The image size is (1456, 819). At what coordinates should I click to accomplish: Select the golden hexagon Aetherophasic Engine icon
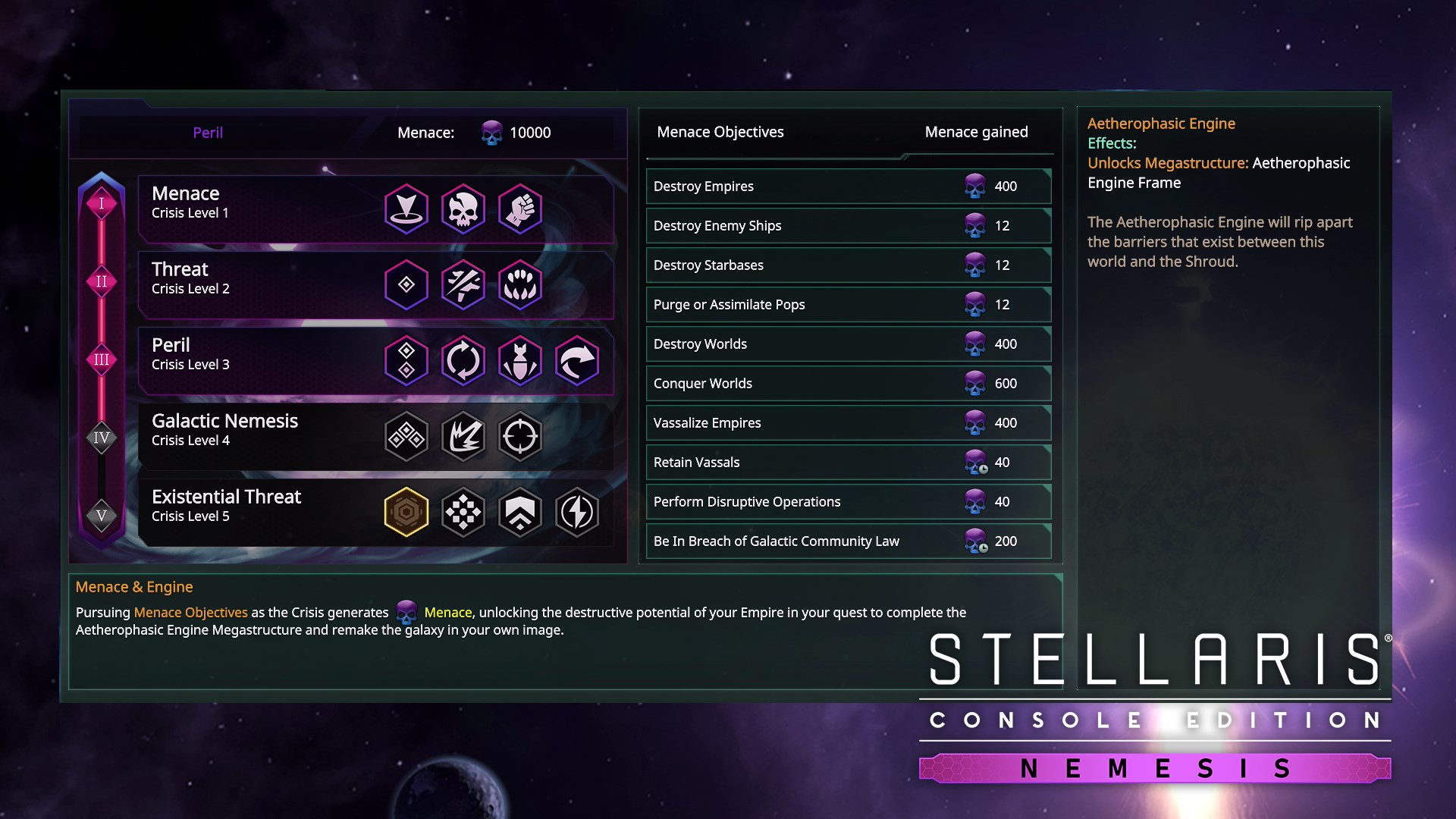click(406, 513)
